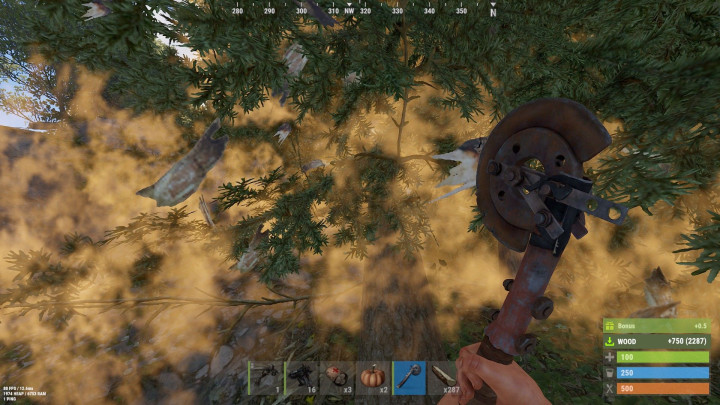Select the bandage slot with x3
This screenshot has height=405, width=720.
(338, 377)
